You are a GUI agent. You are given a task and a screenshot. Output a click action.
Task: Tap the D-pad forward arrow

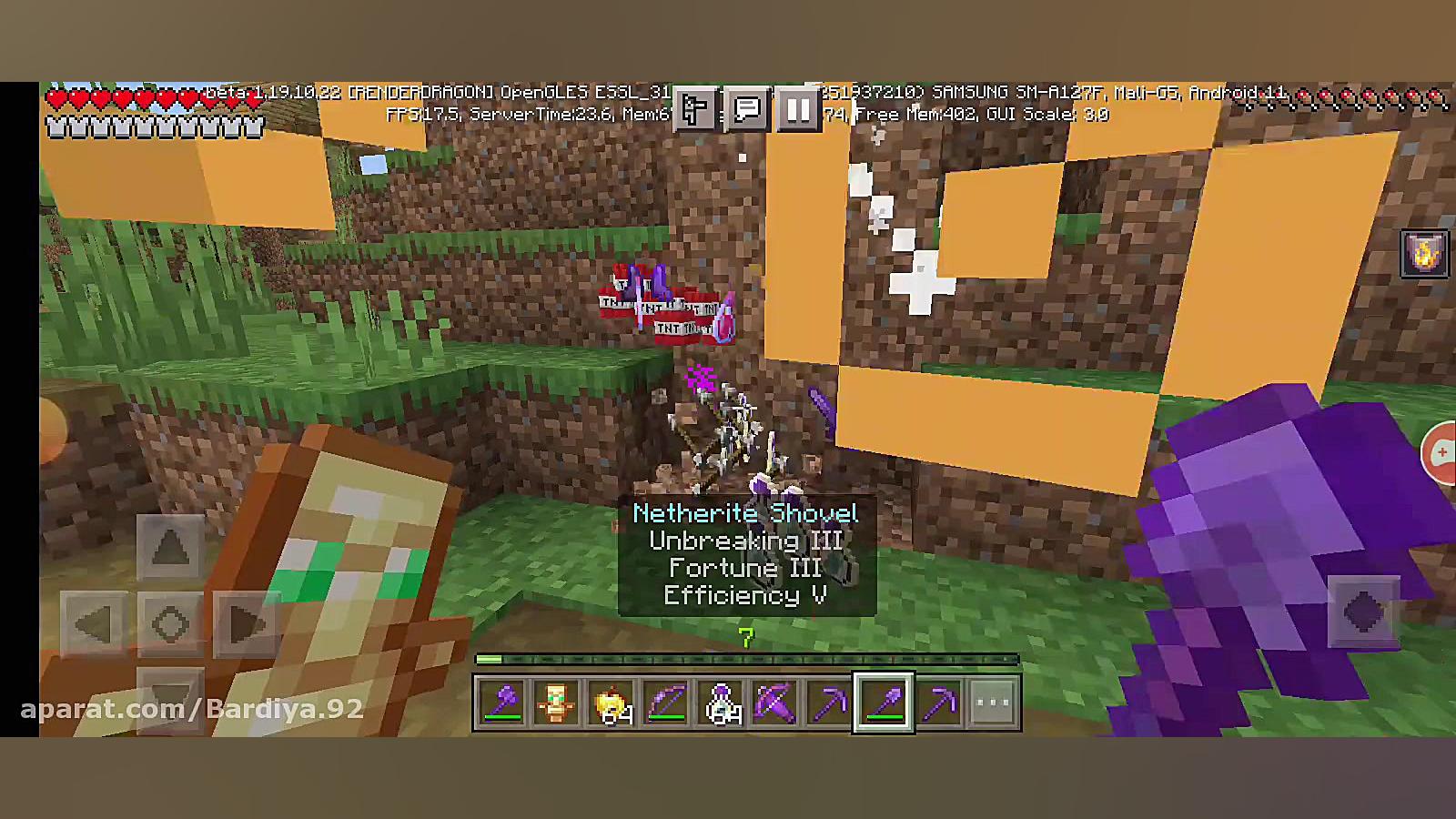point(170,547)
